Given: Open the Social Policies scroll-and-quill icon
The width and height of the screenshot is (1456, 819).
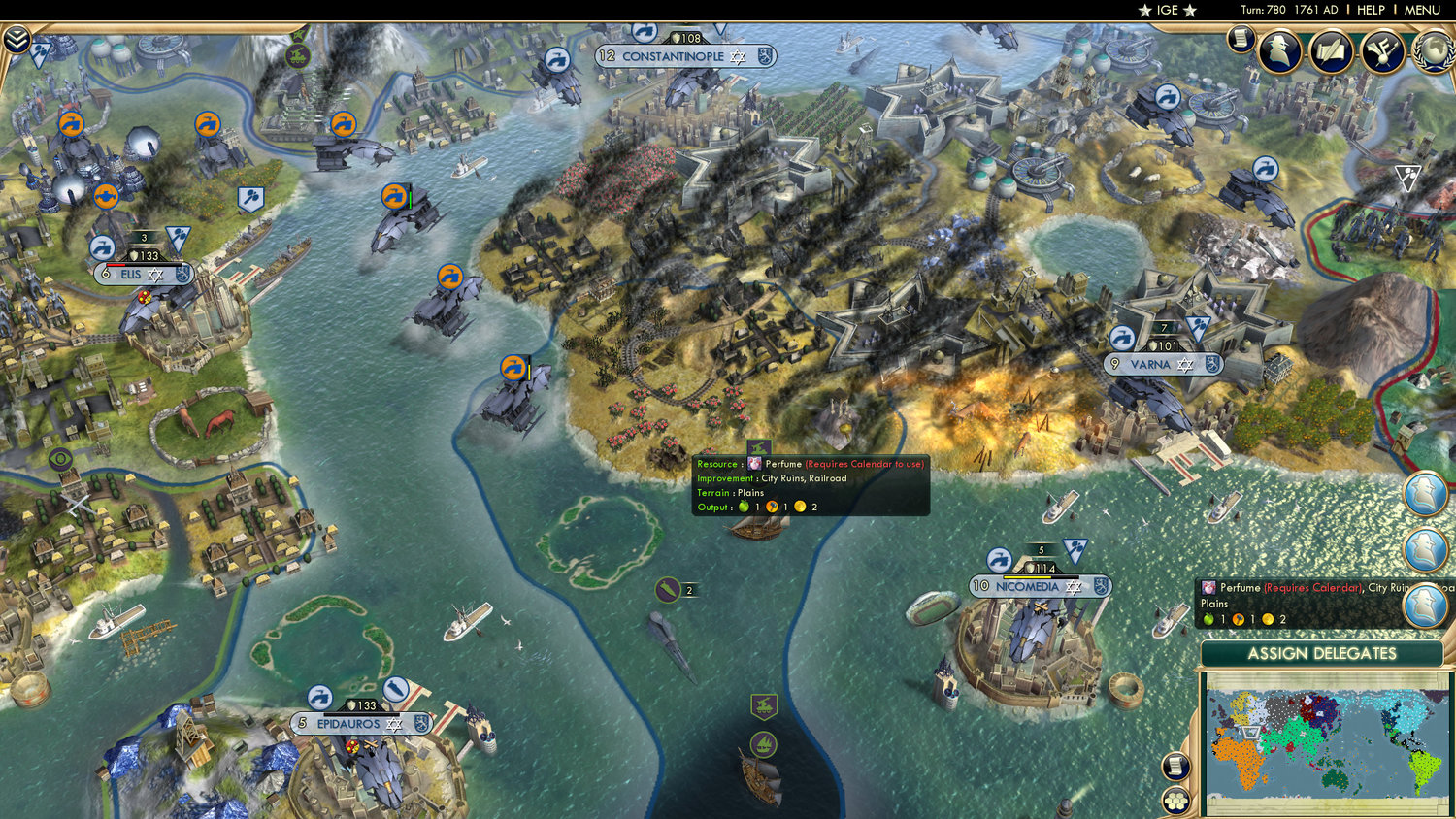Looking at the screenshot, I should (1332, 51).
